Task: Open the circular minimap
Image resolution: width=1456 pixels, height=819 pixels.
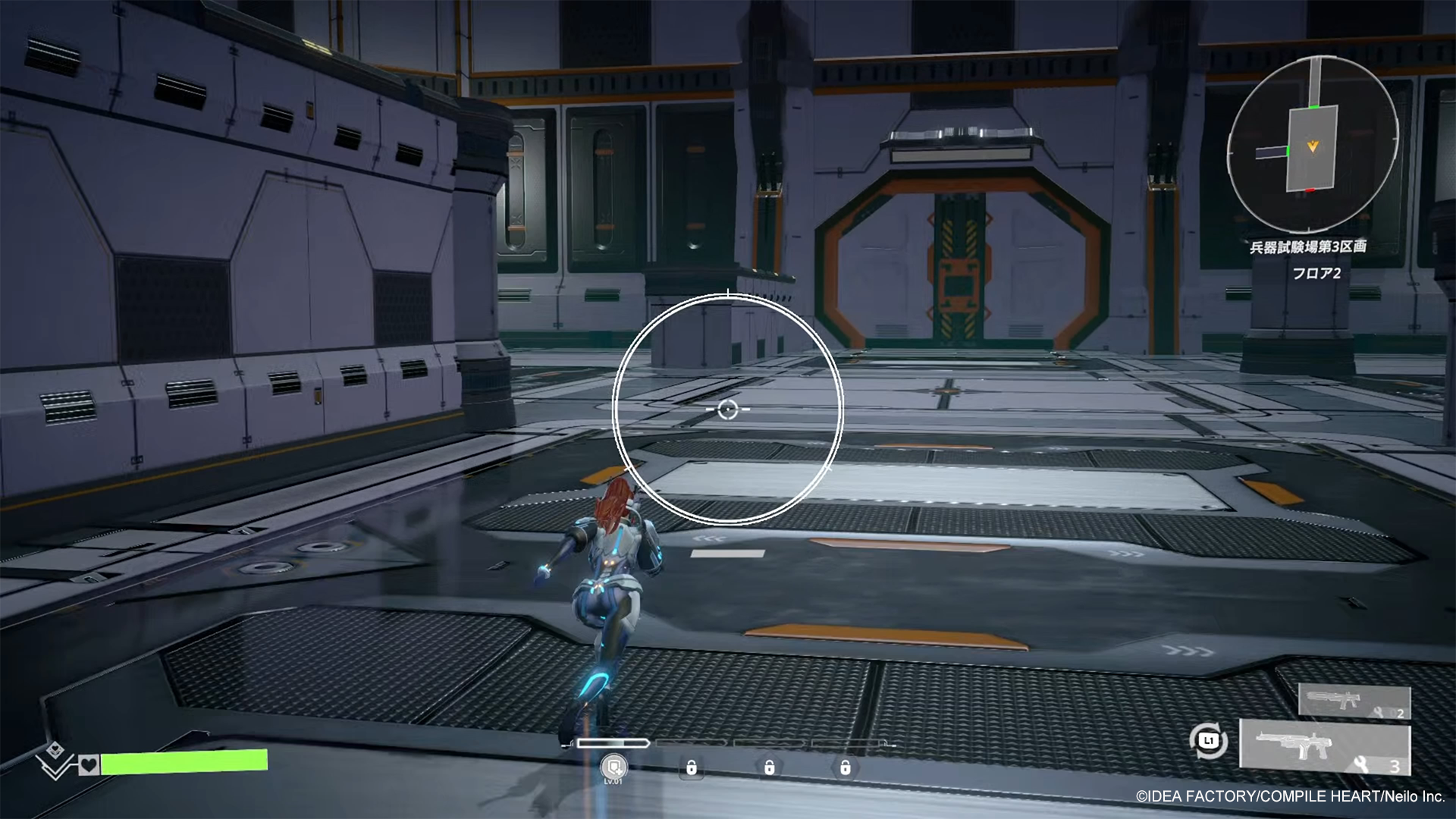Action: click(x=1313, y=146)
